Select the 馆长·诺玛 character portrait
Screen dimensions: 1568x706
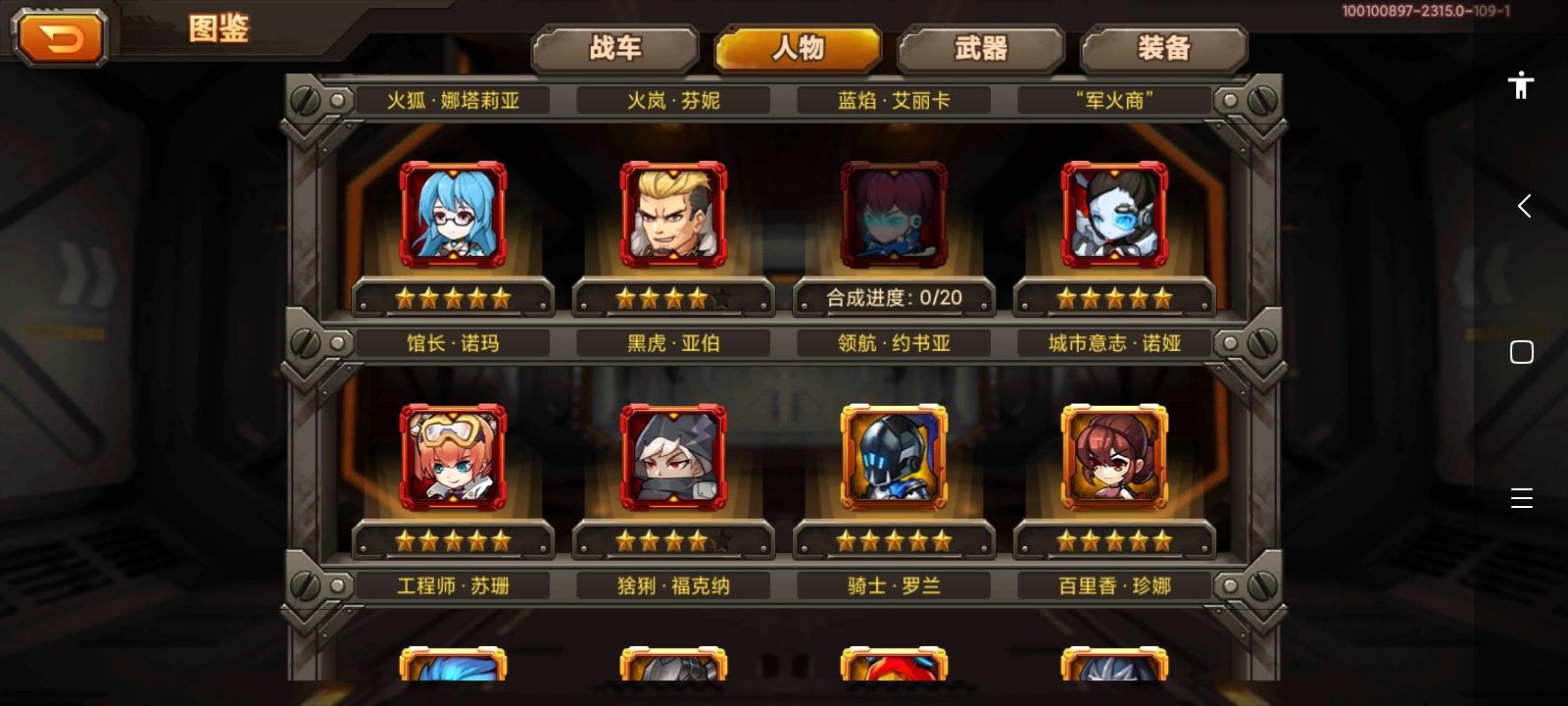coord(453,213)
